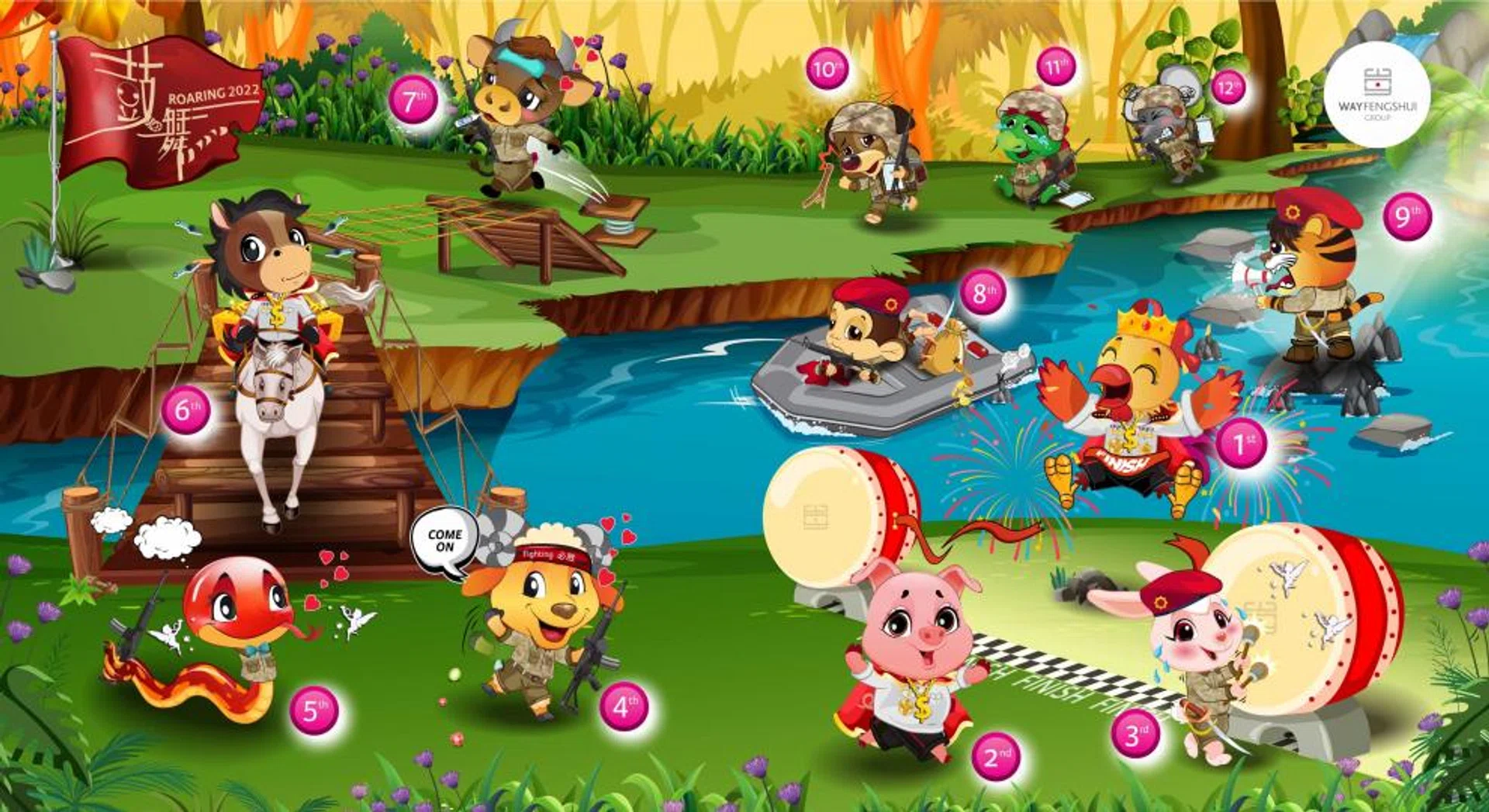Choose the pink 4th place marker
Viewport: 1489px width, 812px height.
tap(624, 707)
